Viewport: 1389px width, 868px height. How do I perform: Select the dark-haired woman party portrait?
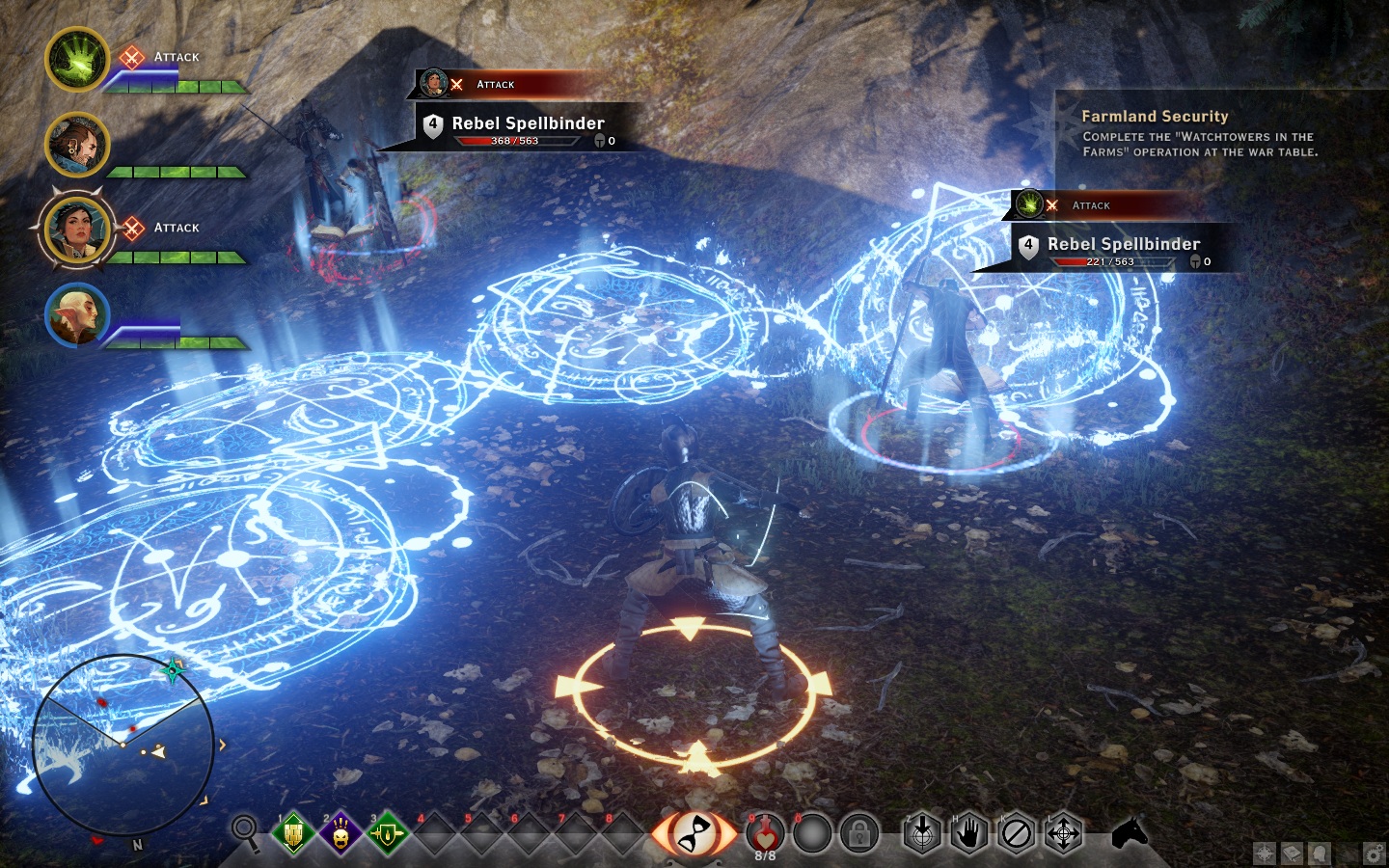[77, 230]
